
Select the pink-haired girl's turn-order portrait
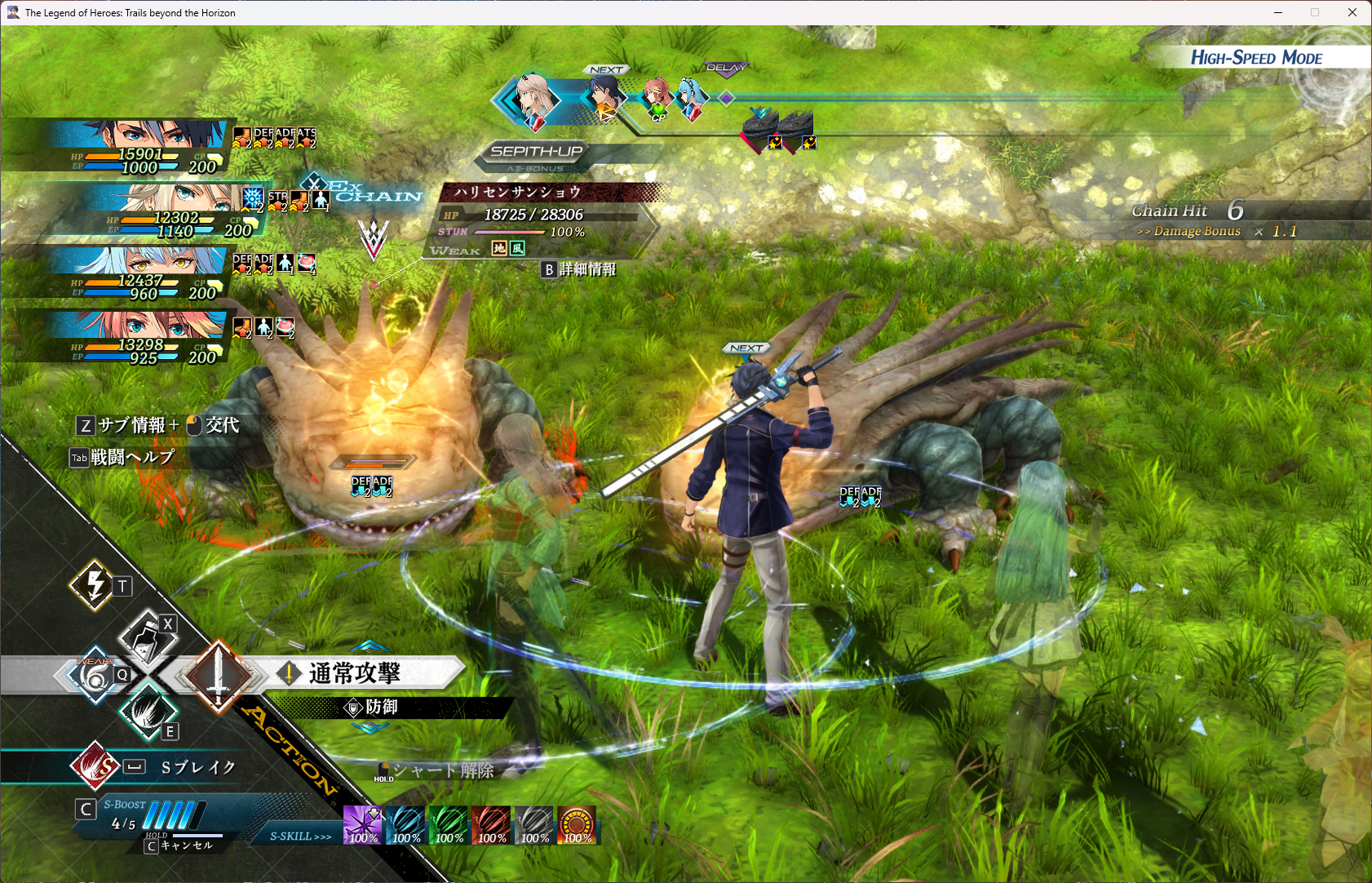tap(656, 97)
